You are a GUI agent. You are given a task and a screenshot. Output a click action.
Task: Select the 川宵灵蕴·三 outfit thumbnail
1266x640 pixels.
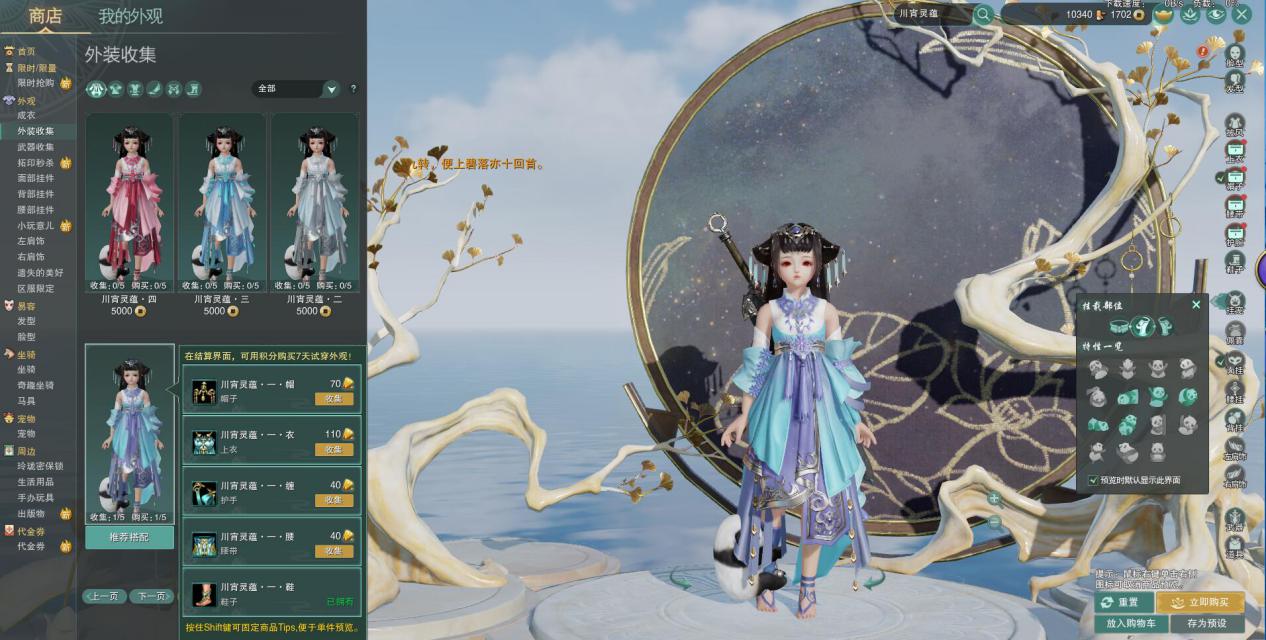pos(222,205)
